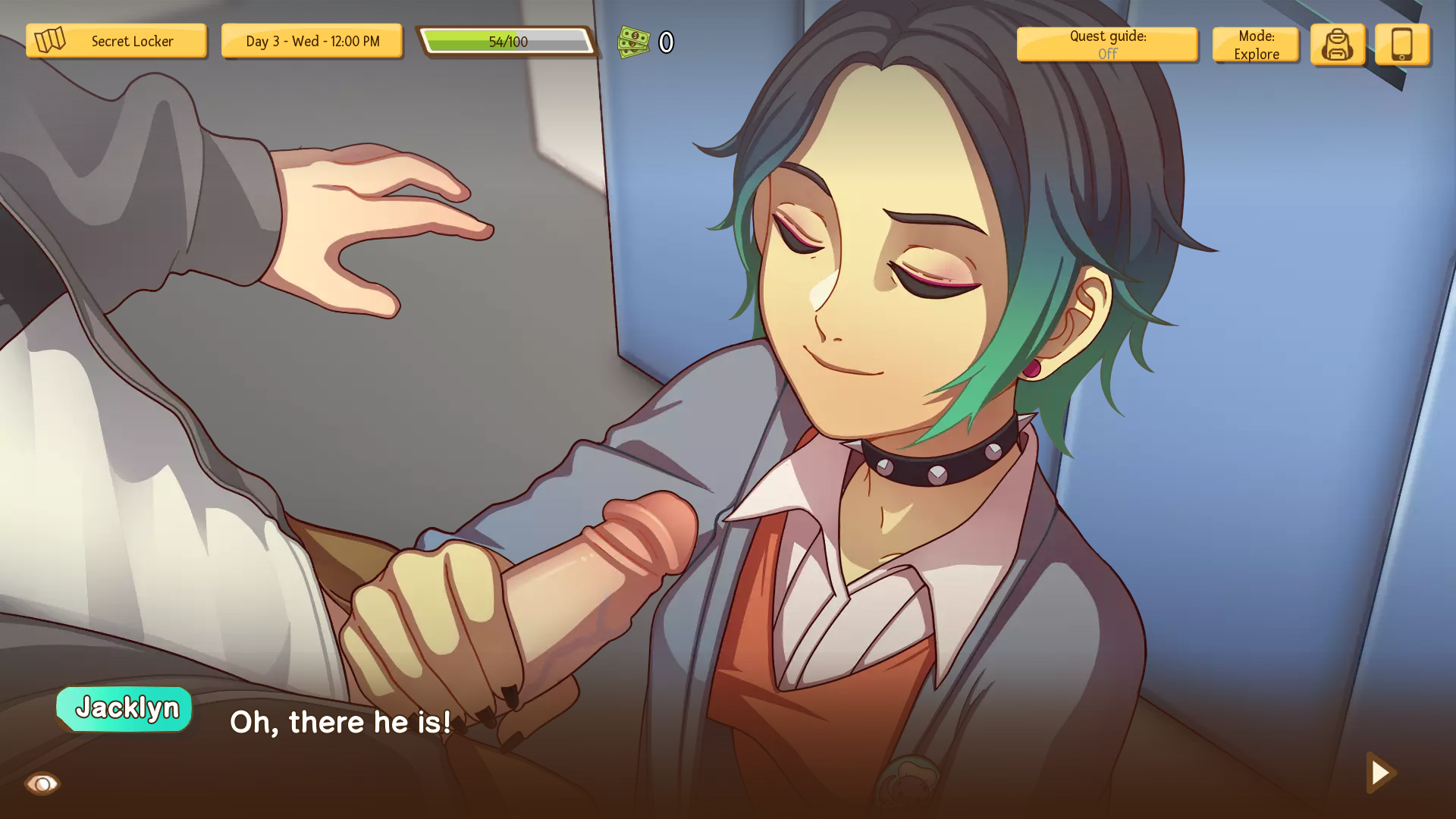This screenshot has width=1456, height=819.
Task: Toggle the Quest guide setting
Action: click(x=1107, y=45)
